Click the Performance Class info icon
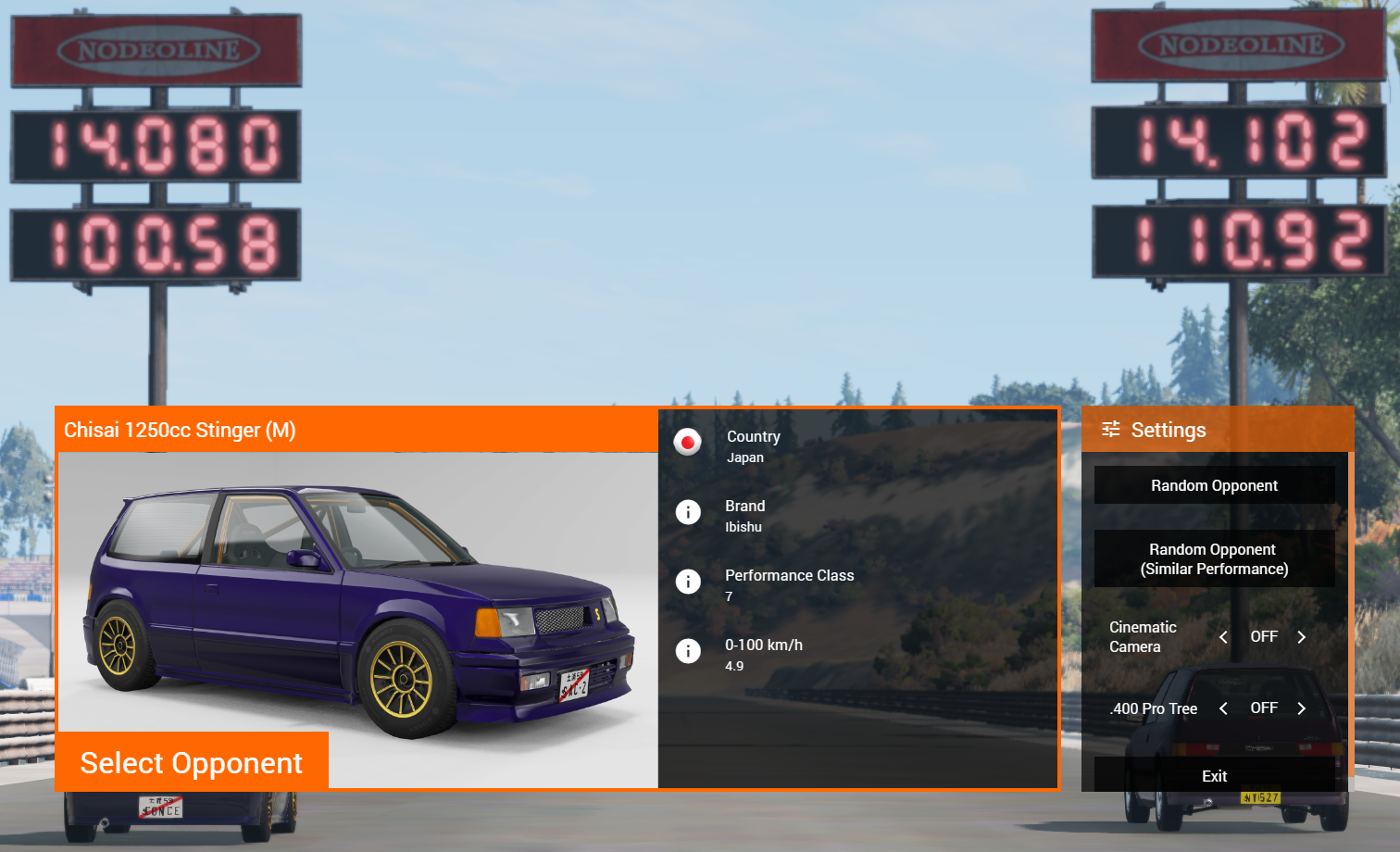This screenshot has height=852, width=1400. (x=688, y=582)
